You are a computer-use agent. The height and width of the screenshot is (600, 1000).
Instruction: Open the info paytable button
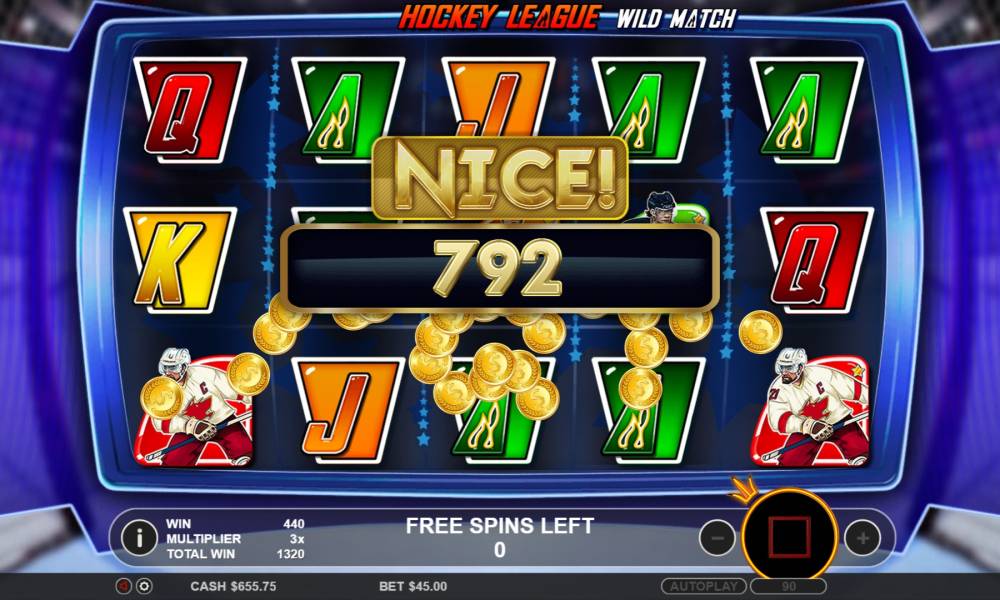(139, 538)
